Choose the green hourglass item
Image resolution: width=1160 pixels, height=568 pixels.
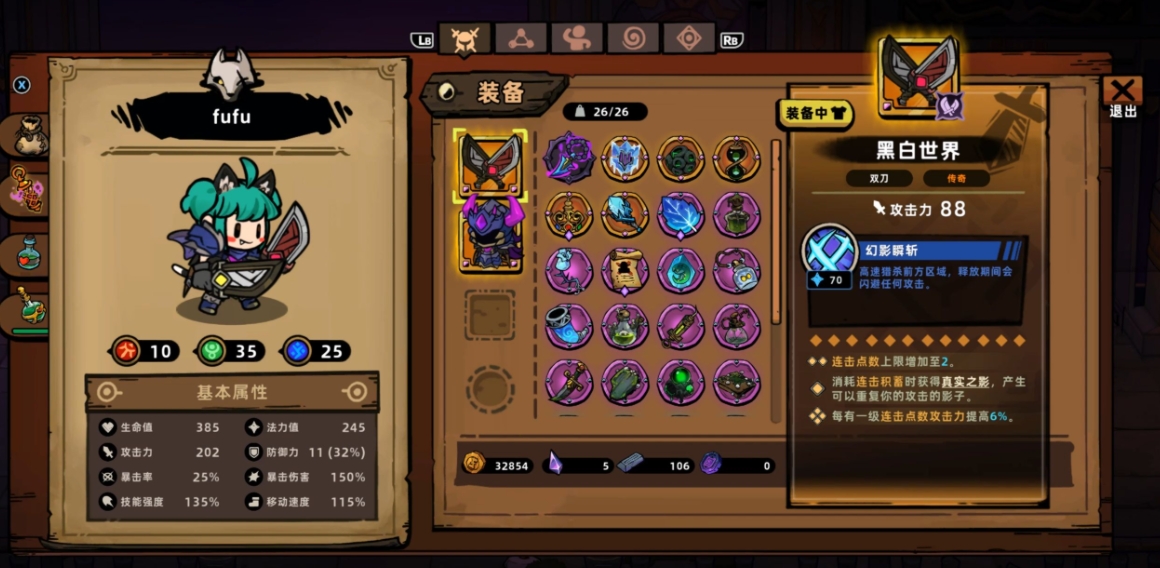(737, 158)
